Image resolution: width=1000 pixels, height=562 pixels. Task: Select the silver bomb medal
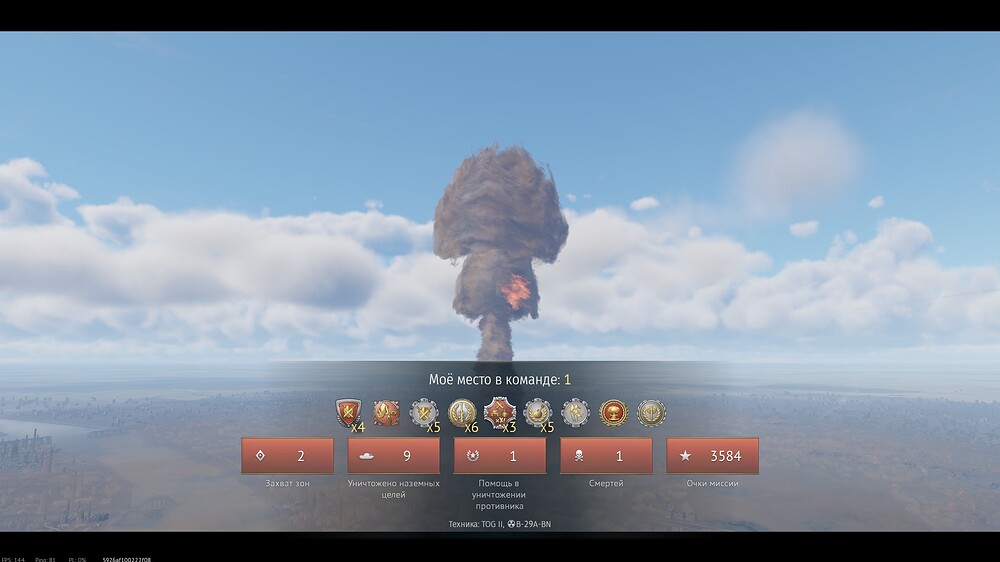537,412
